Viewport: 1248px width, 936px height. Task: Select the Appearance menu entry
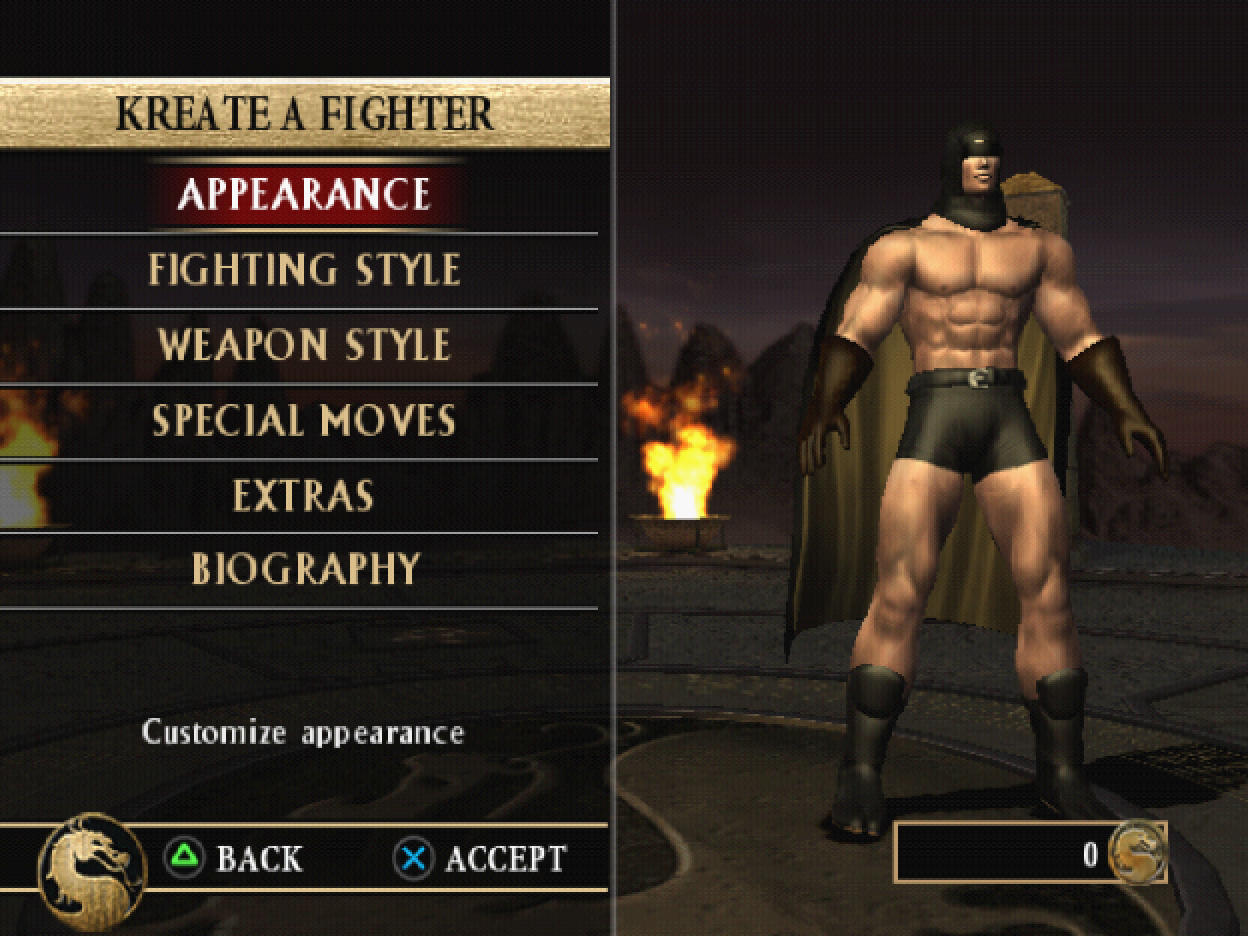point(304,194)
